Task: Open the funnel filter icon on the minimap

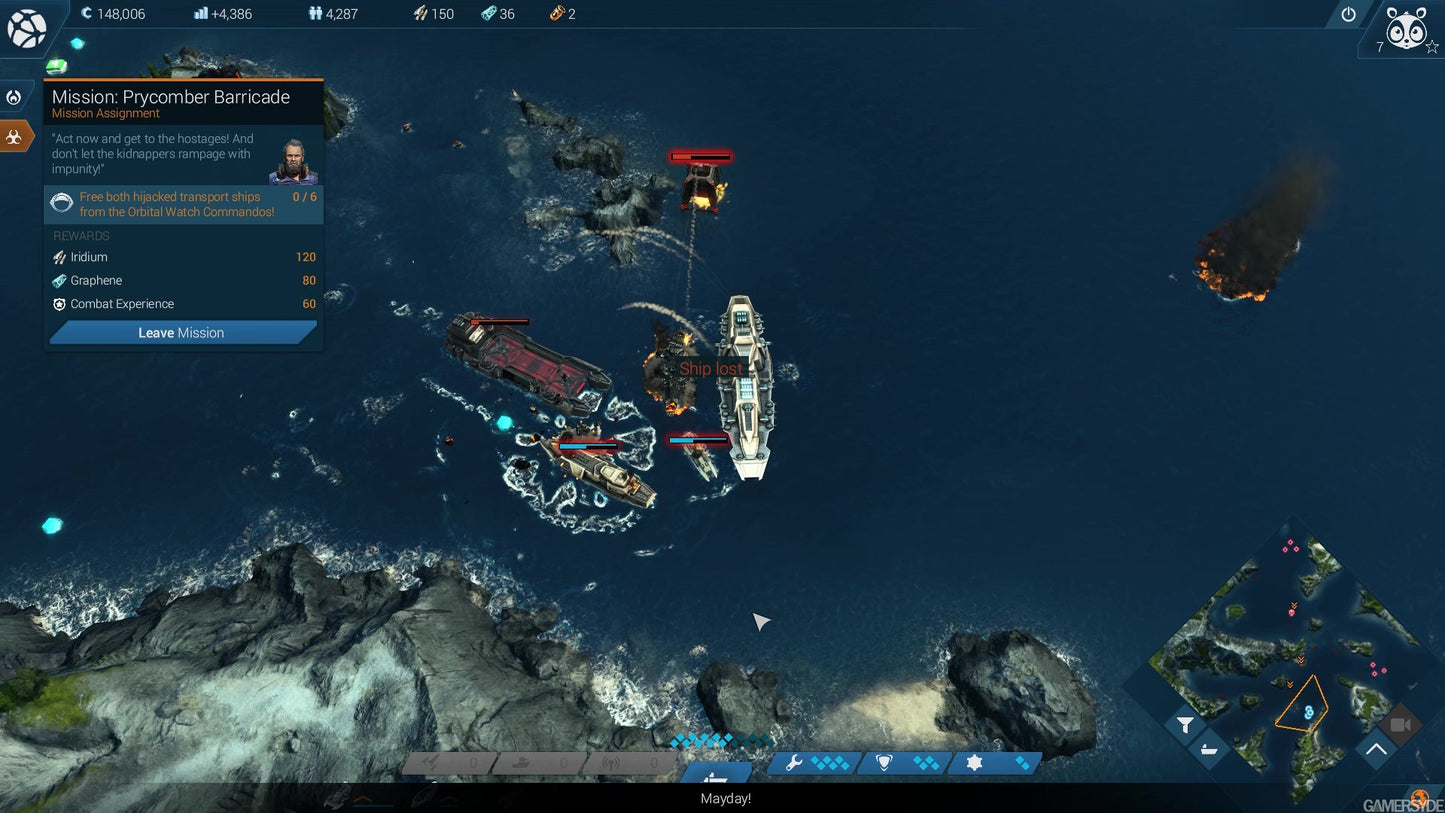Action: click(x=1185, y=724)
